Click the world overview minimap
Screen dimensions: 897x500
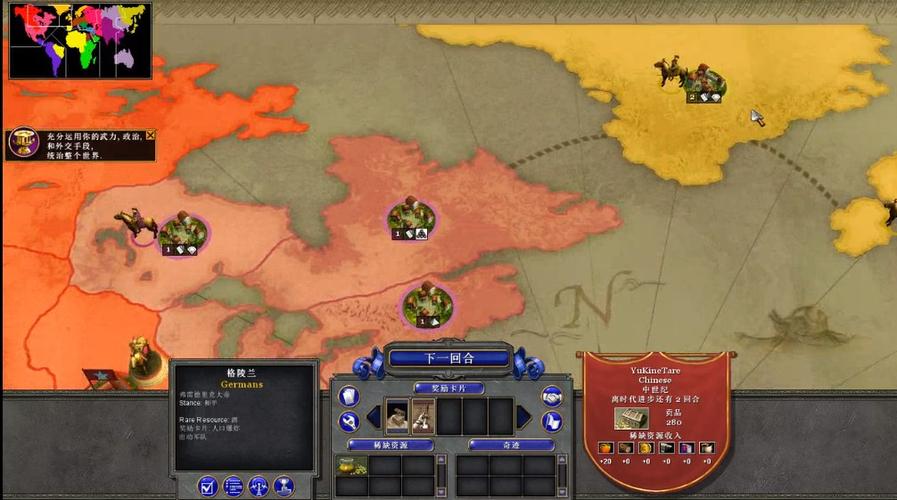80,40
